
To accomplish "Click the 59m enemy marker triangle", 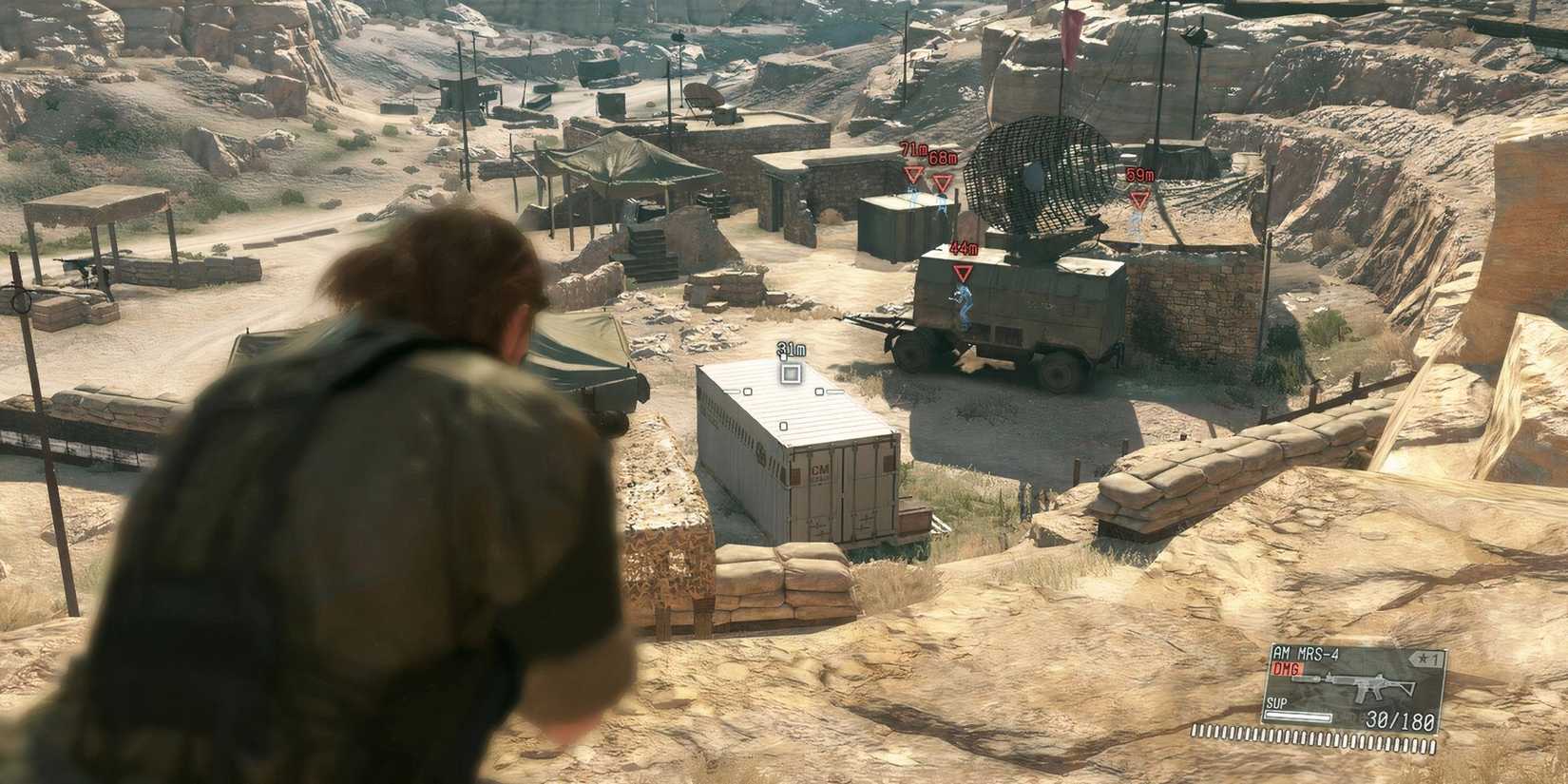I will (1138, 199).
